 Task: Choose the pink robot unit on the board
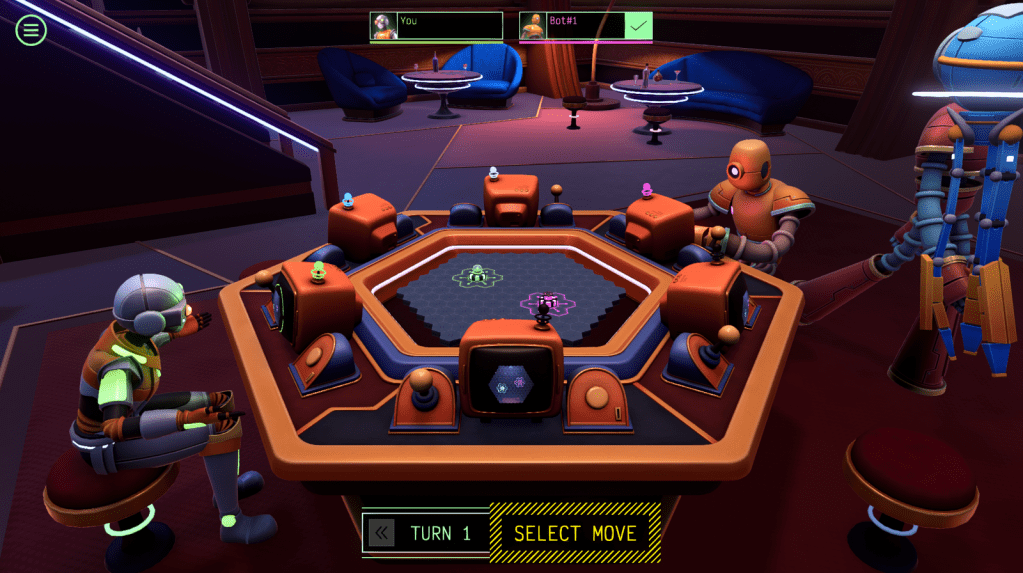pyautogui.click(x=546, y=300)
